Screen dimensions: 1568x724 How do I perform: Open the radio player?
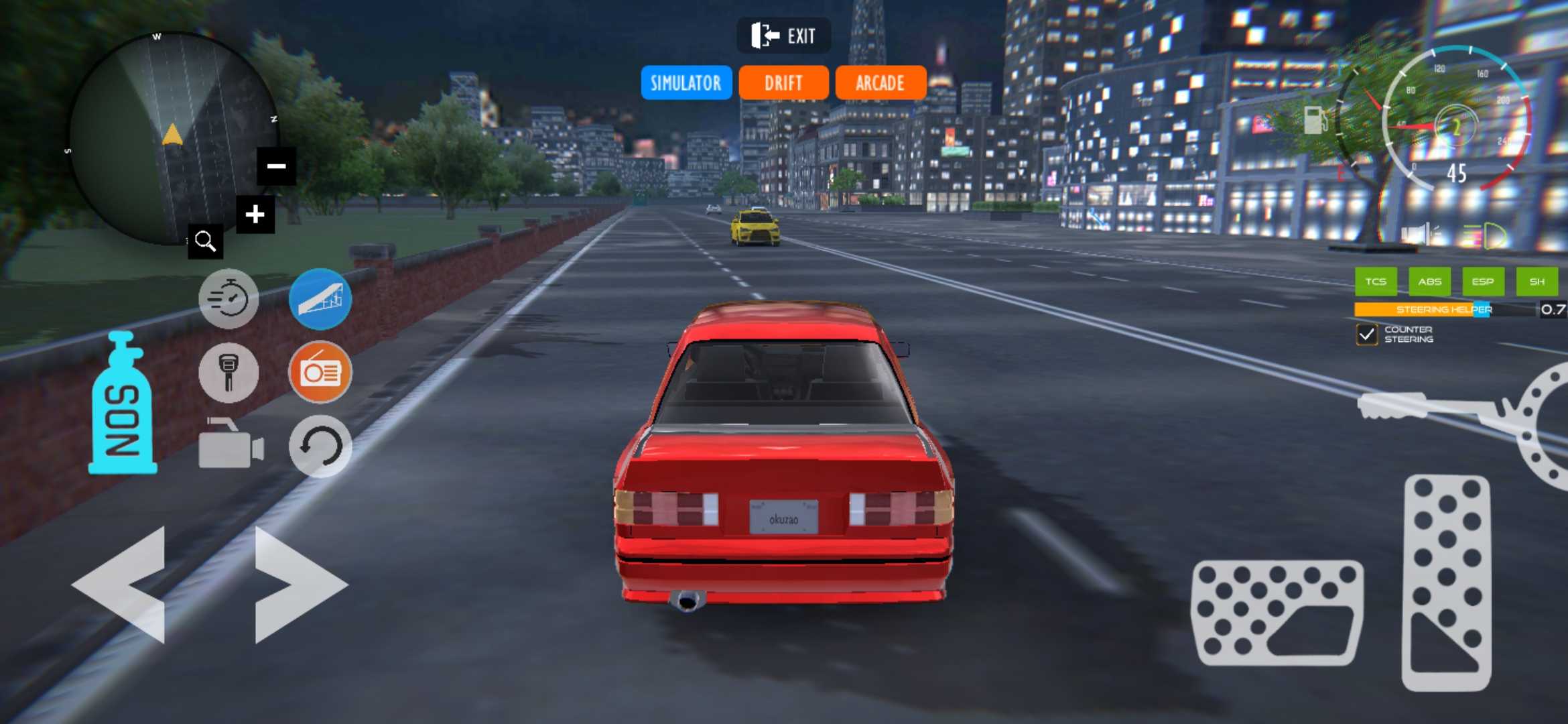[320, 373]
